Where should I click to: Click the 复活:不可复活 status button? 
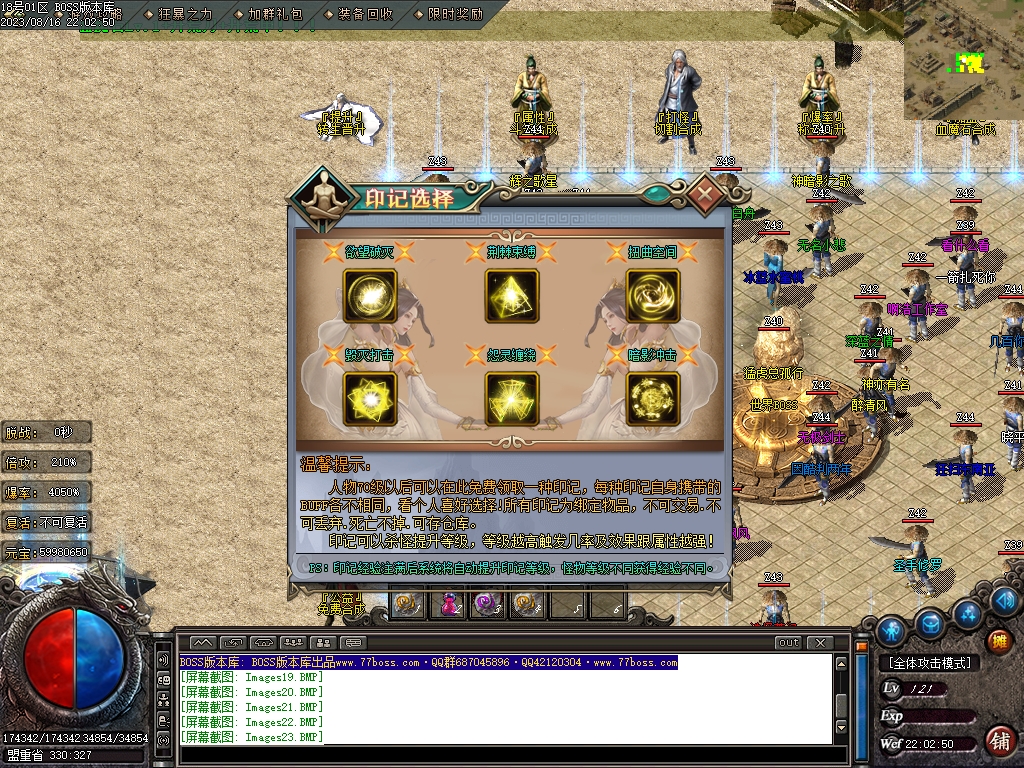pyautogui.click(x=47, y=522)
